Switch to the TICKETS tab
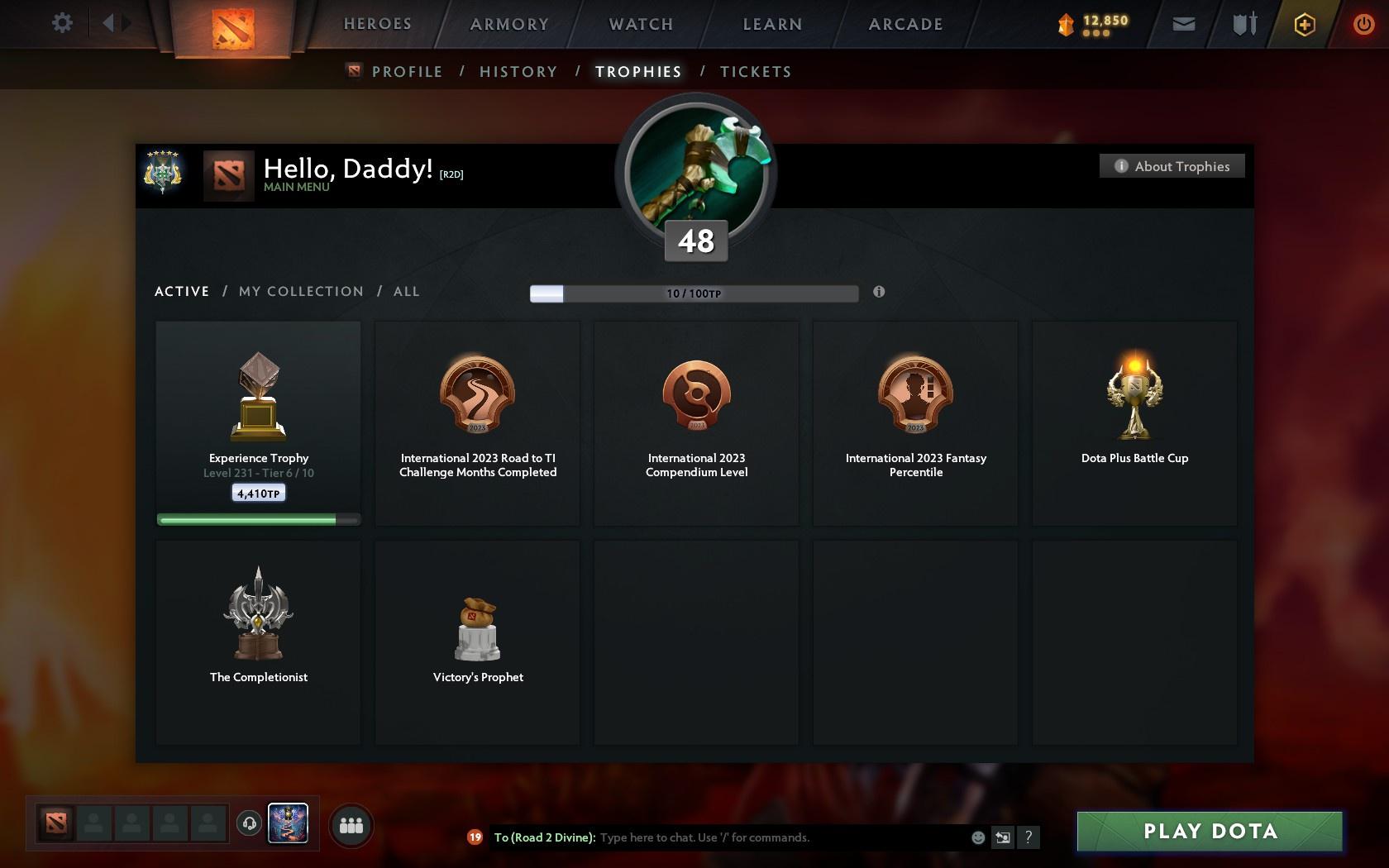The image size is (1389, 868). [x=755, y=72]
